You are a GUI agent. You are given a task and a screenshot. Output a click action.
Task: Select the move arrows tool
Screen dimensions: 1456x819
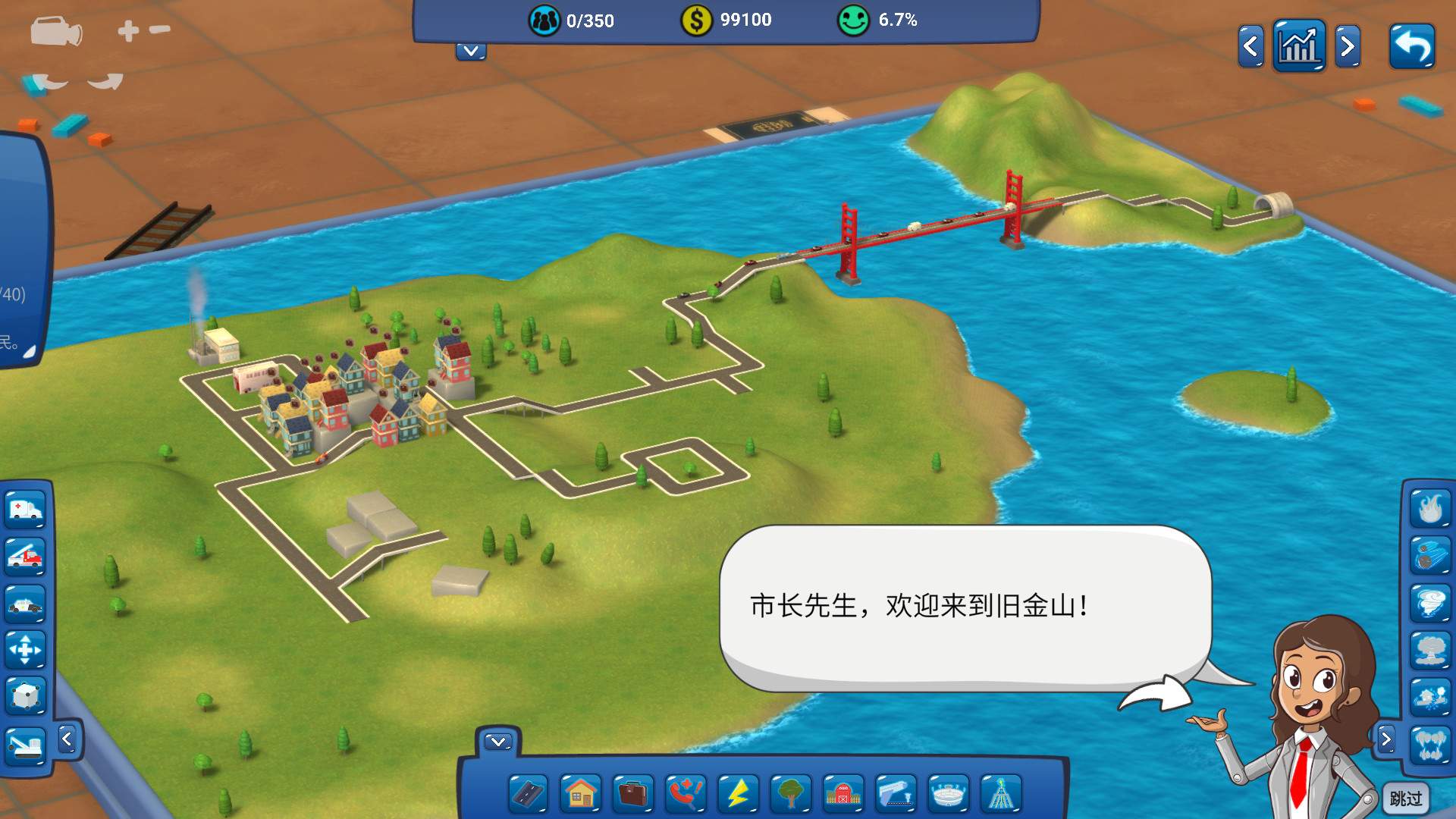coord(25,651)
